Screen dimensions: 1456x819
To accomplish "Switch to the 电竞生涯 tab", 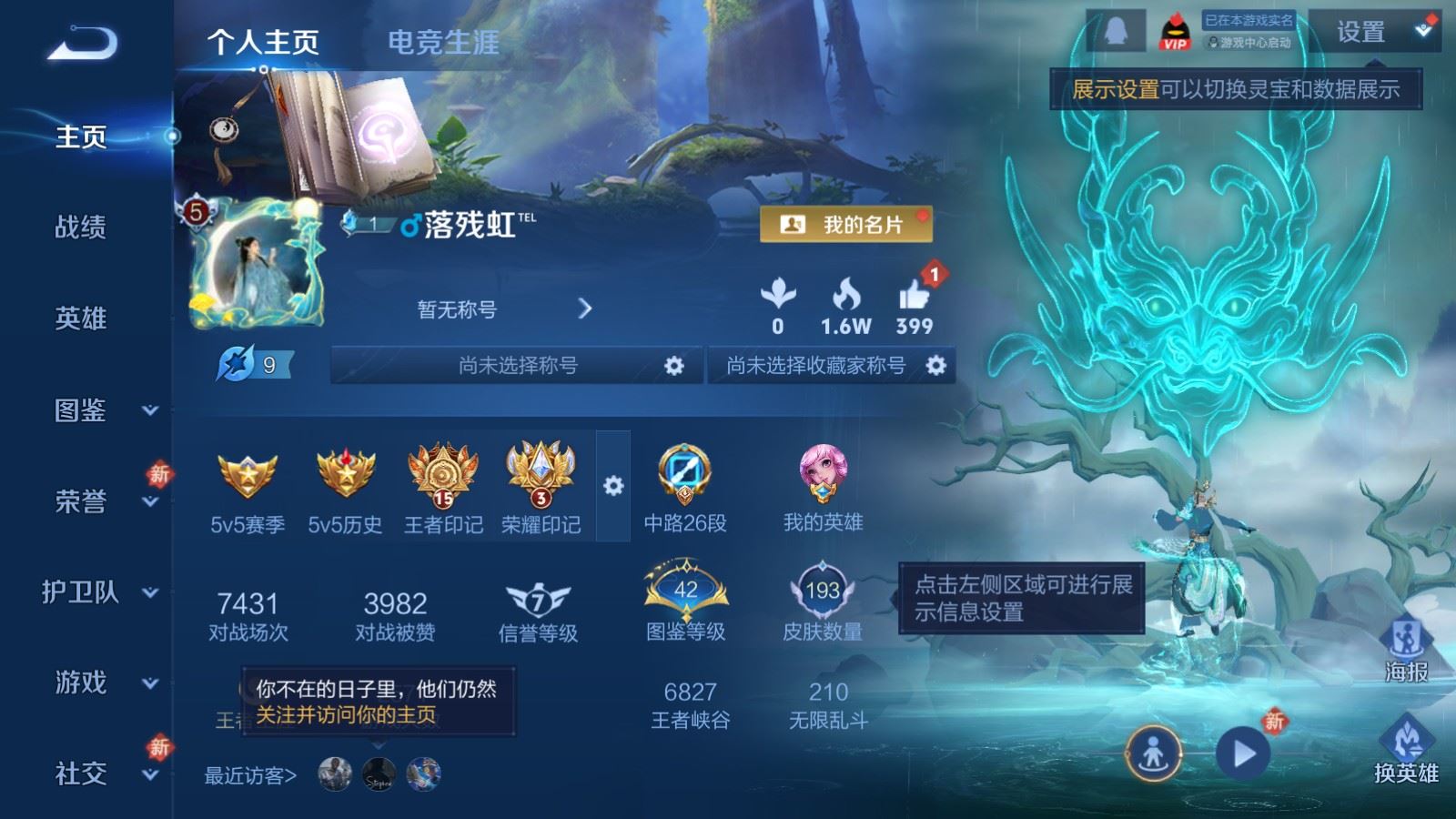I will click(444, 42).
